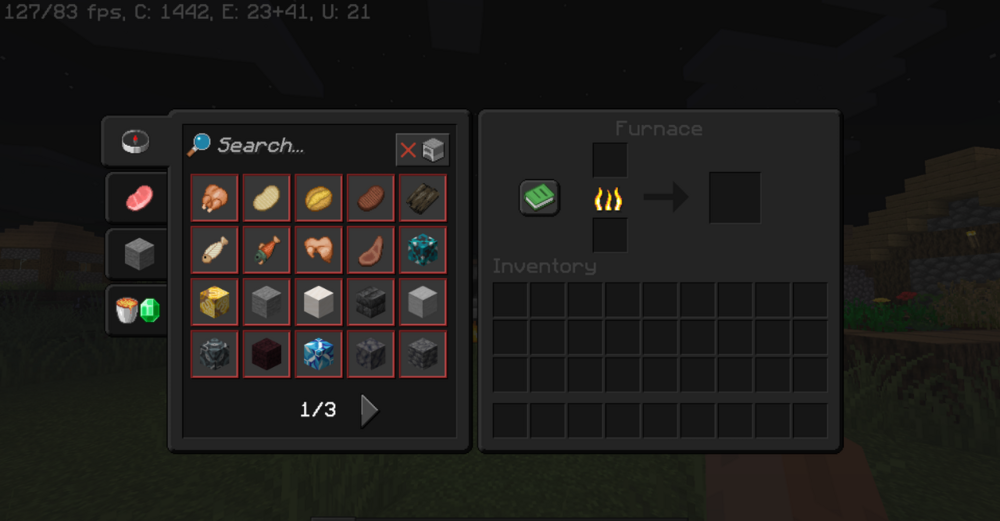Select the cooked chicken recipe
The image size is (1000, 521).
[215, 198]
